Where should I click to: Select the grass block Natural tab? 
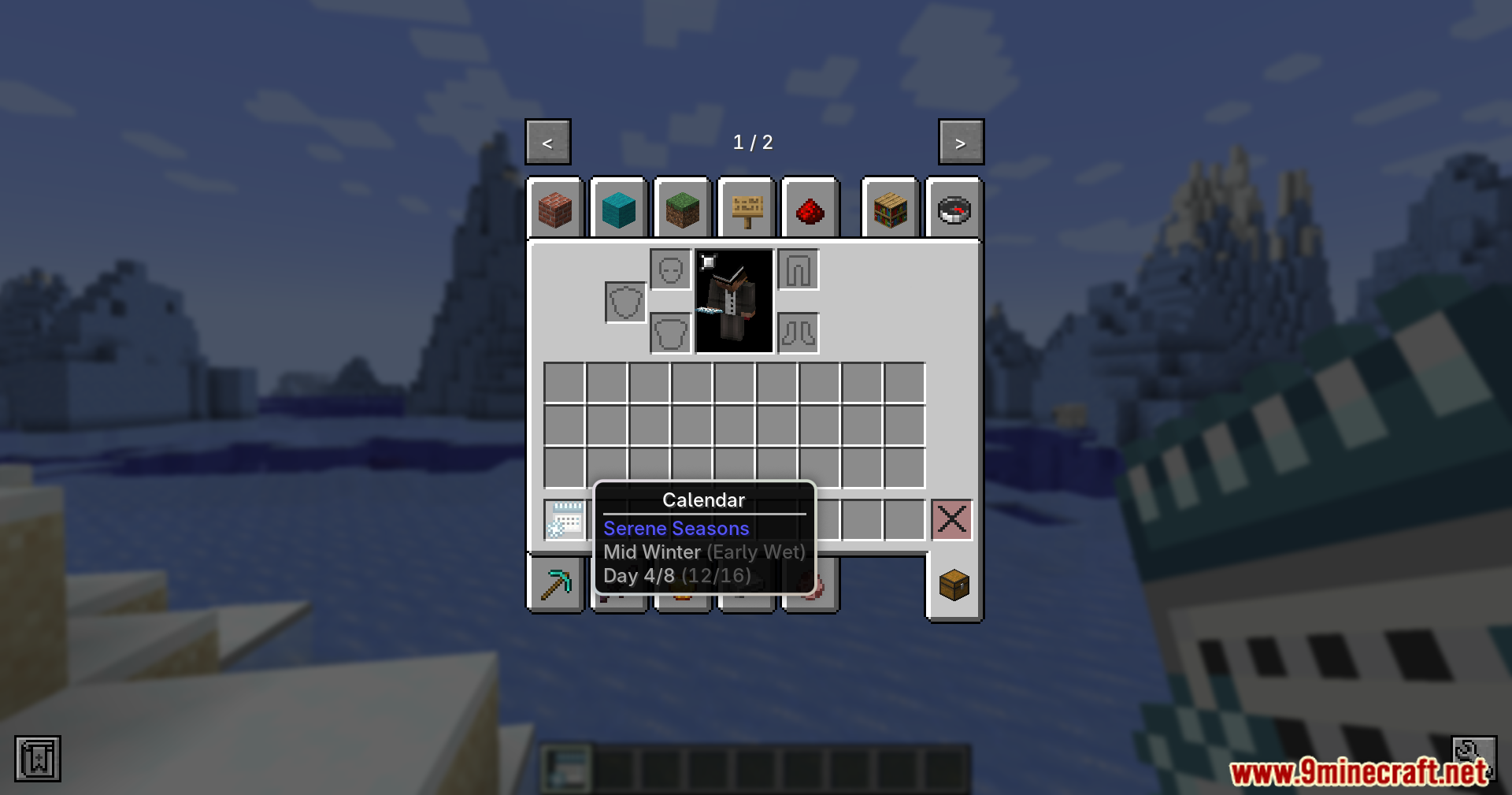pos(682,209)
